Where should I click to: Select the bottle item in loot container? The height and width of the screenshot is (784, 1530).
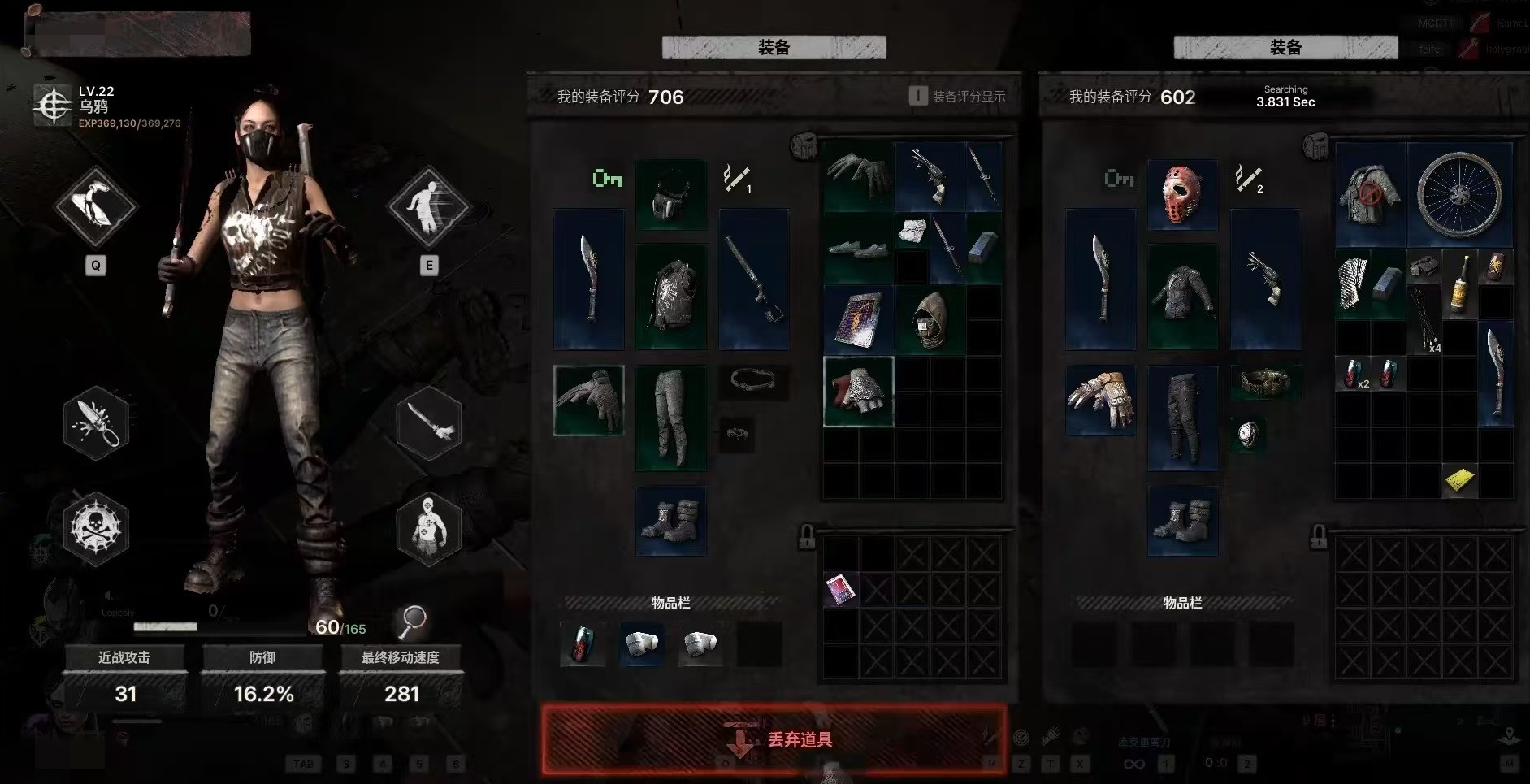tap(1459, 283)
